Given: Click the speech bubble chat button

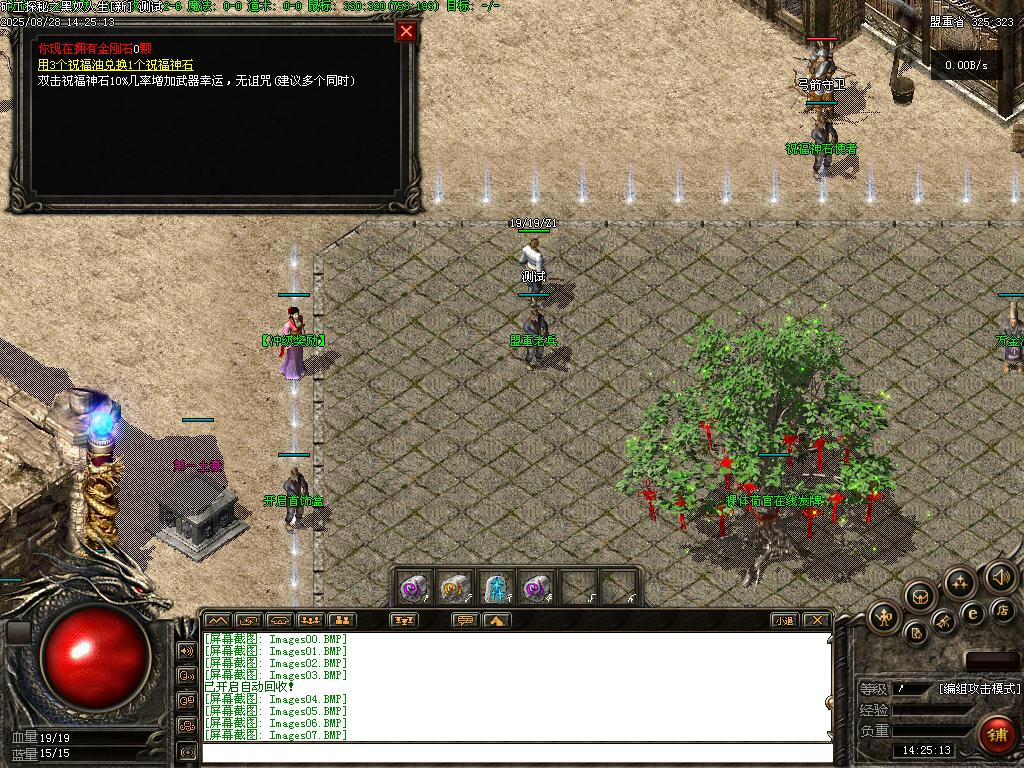Looking at the screenshot, I should pyautogui.click(x=466, y=620).
